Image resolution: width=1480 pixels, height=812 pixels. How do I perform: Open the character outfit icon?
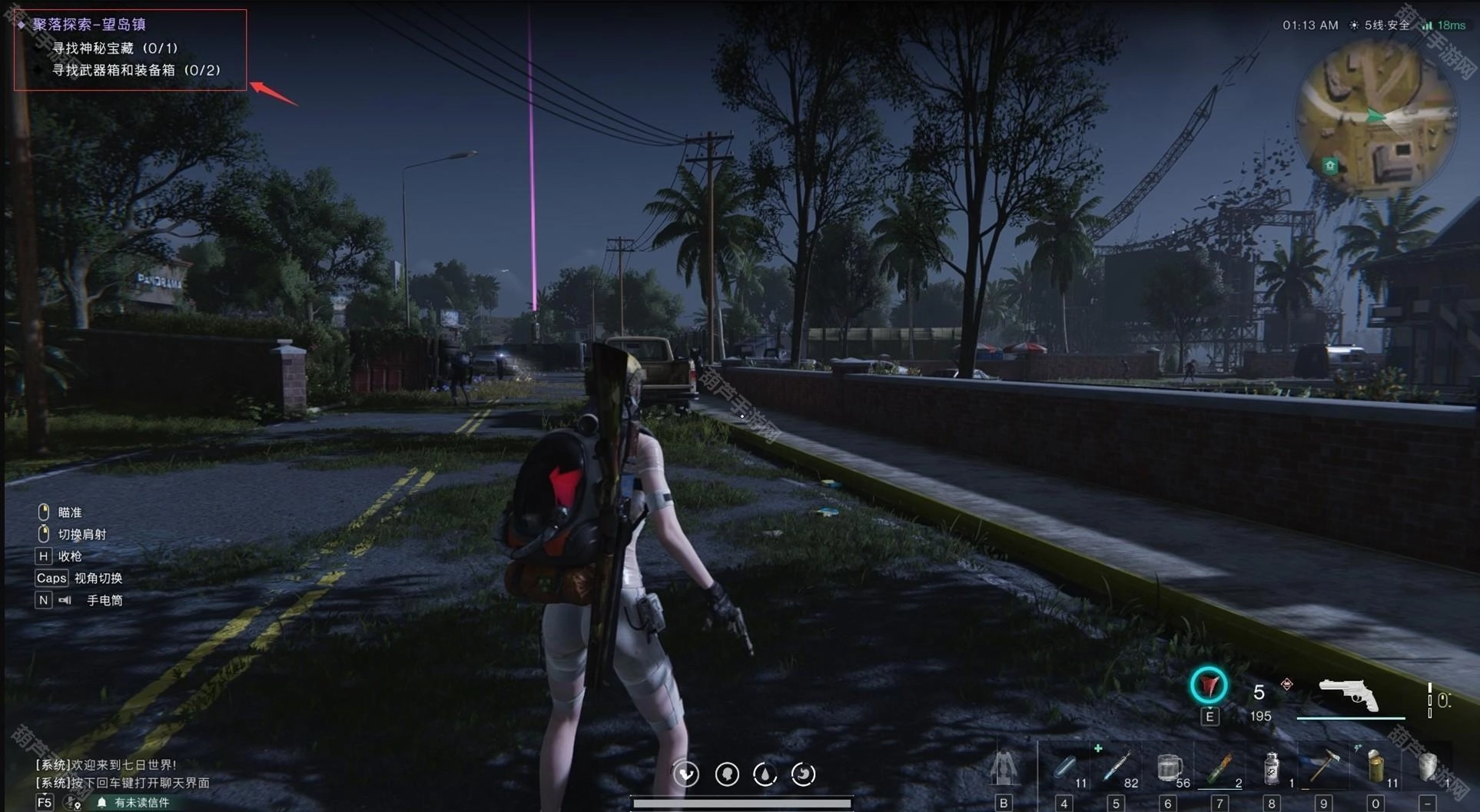coord(1004,767)
